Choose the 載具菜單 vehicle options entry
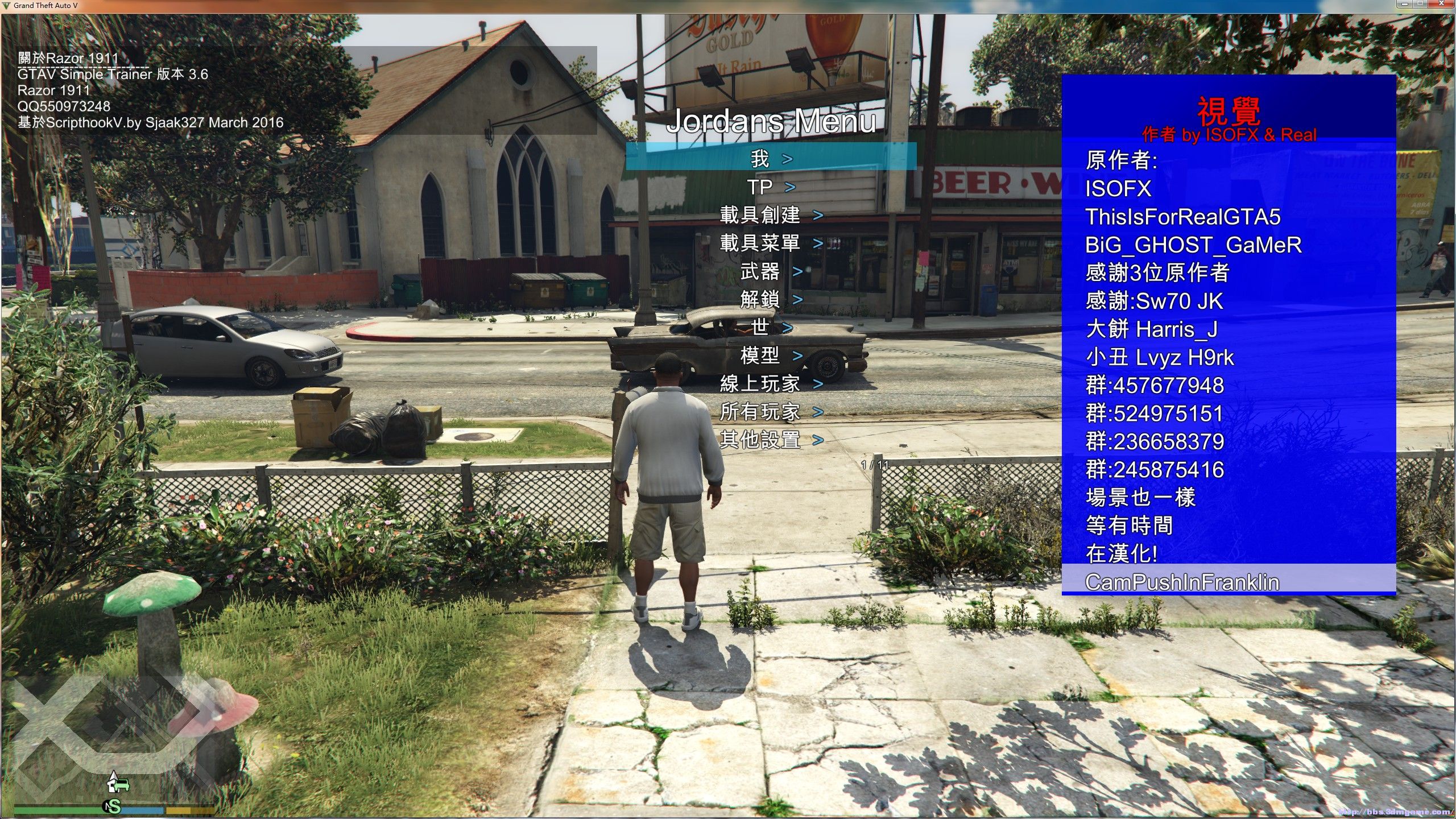The height and width of the screenshot is (819, 1456). tap(771, 243)
